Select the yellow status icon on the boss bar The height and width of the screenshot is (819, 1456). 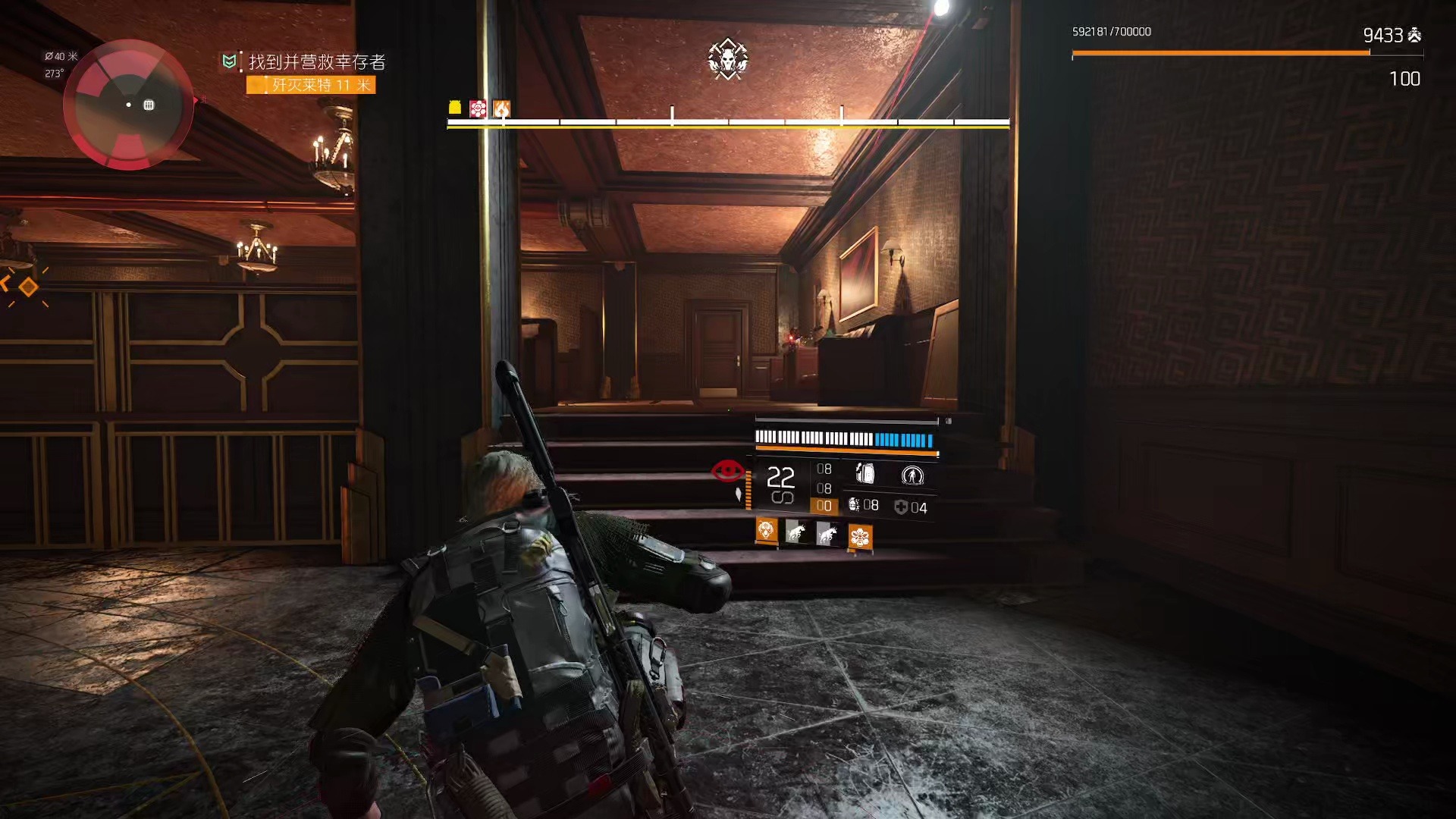pyautogui.click(x=455, y=108)
